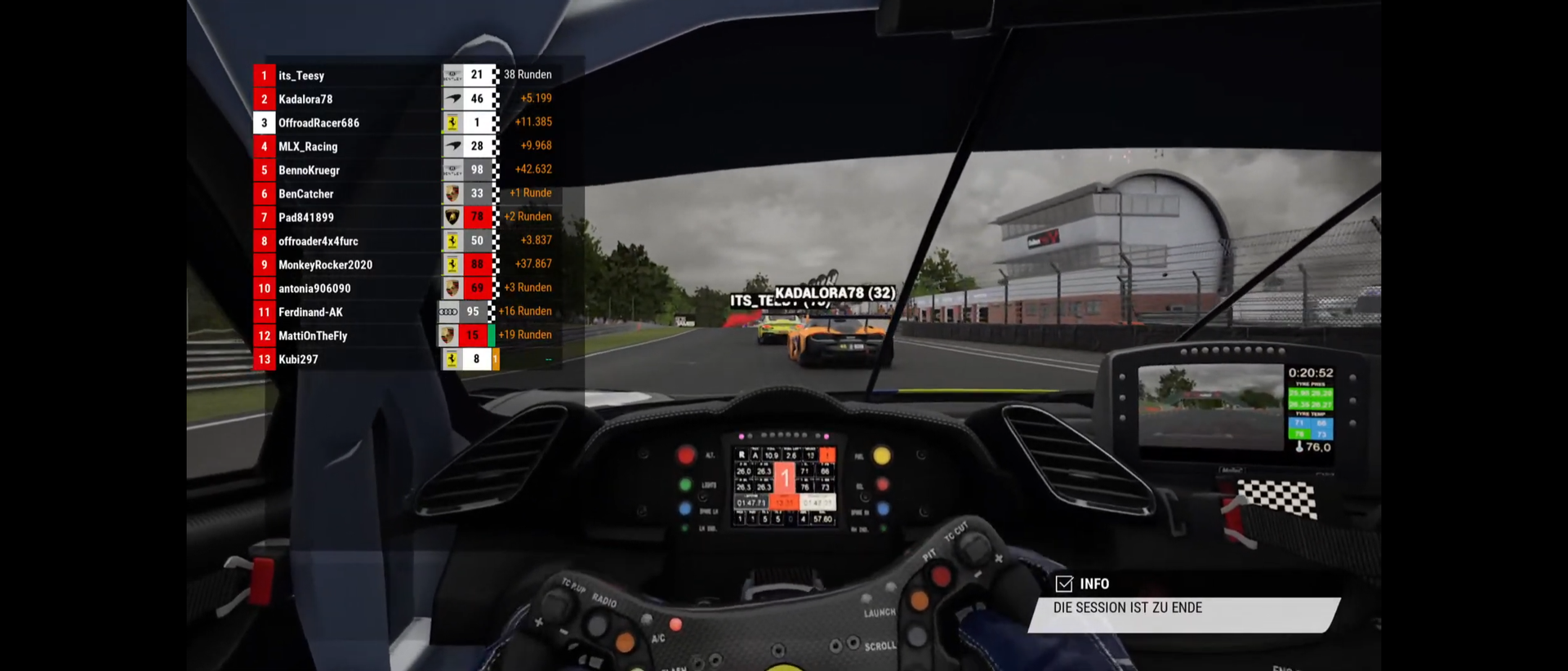The height and width of the screenshot is (671, 1568).
Task: Select its_Teesy in the standings
Action: 301,76
